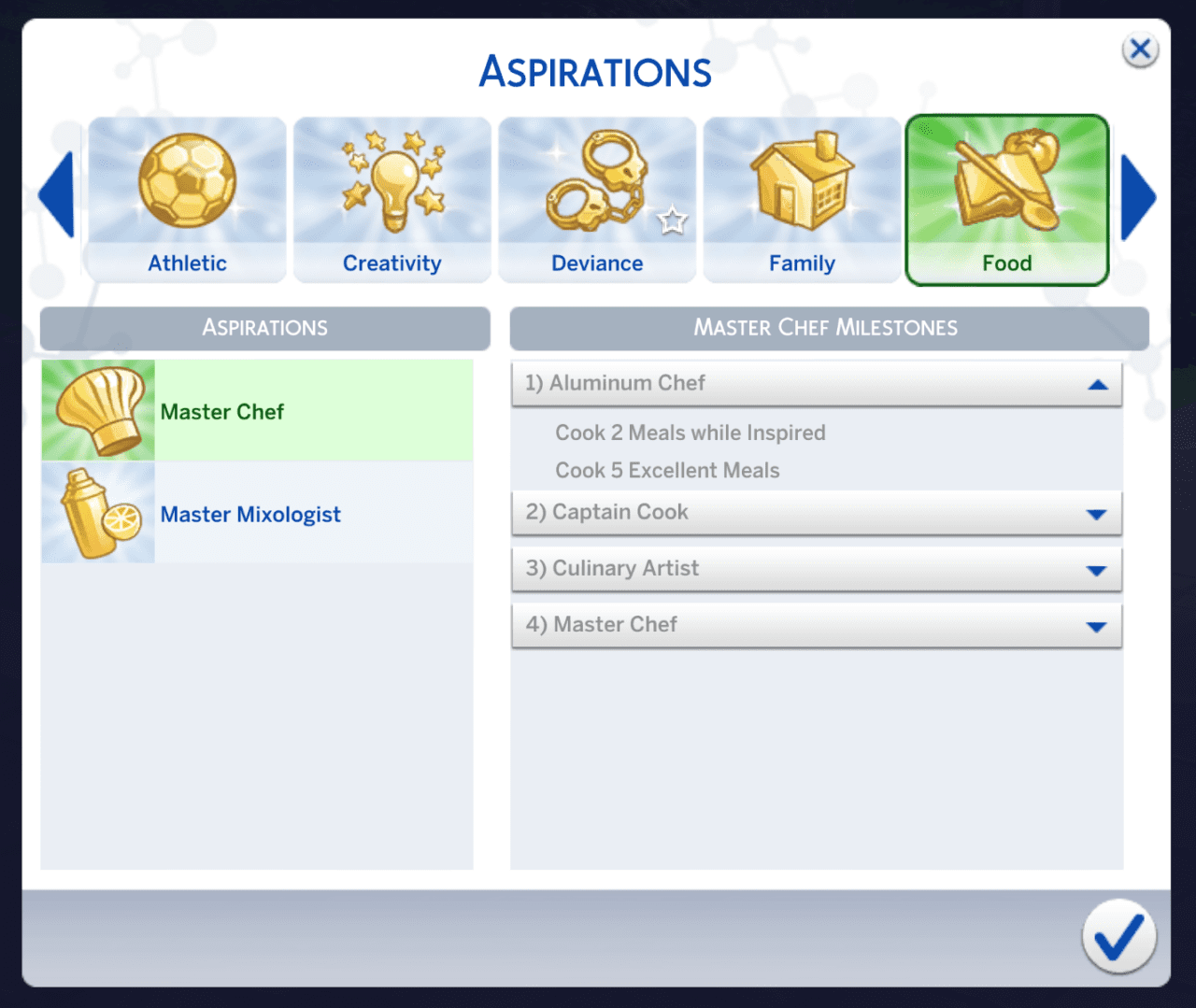Click the Food category icon
The width and height of the screenshot is (1196, 1008).
(x=1006, y=182)
